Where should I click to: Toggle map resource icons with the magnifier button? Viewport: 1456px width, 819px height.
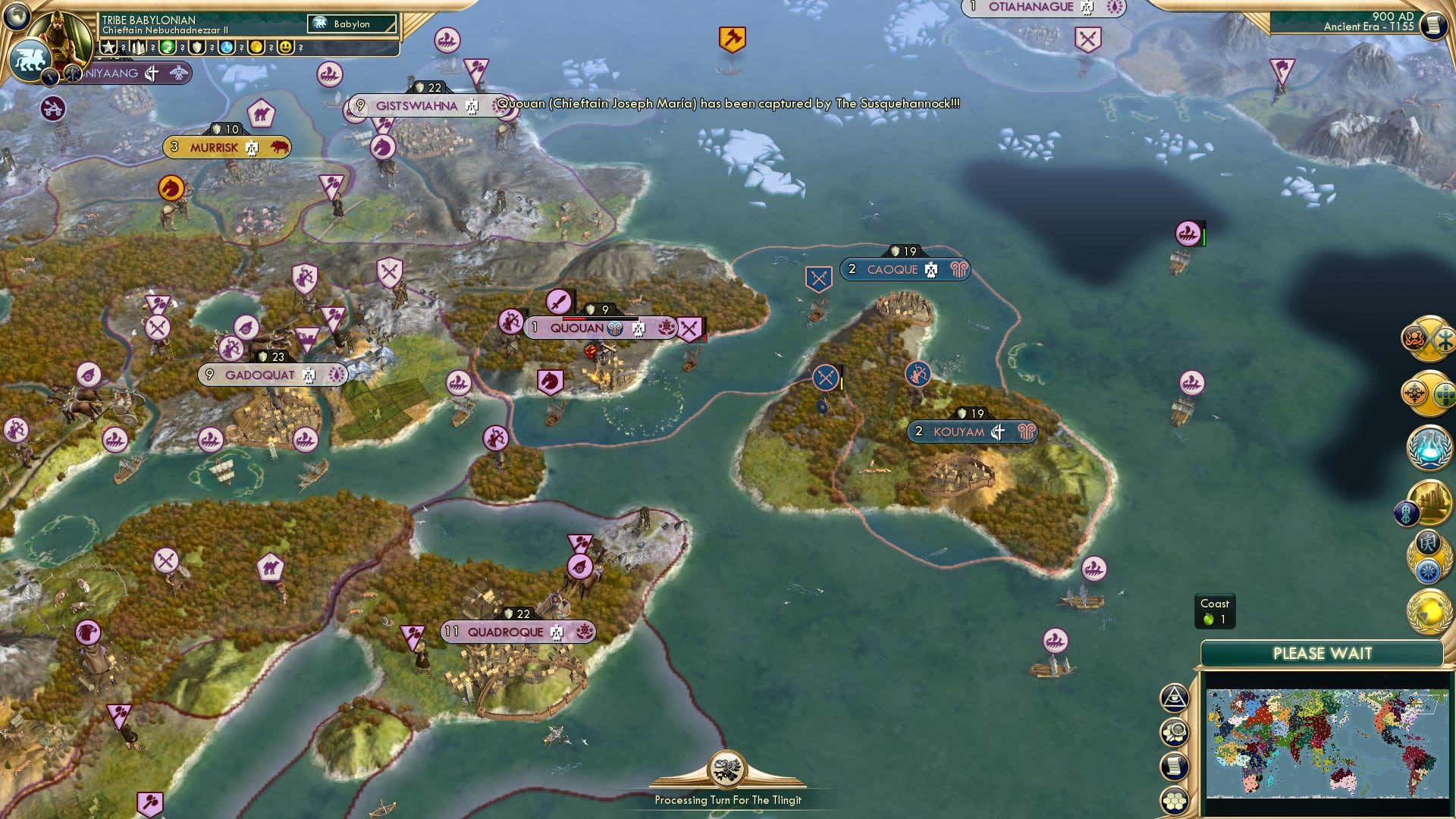pyautogui.click(x=1174, y=734)
